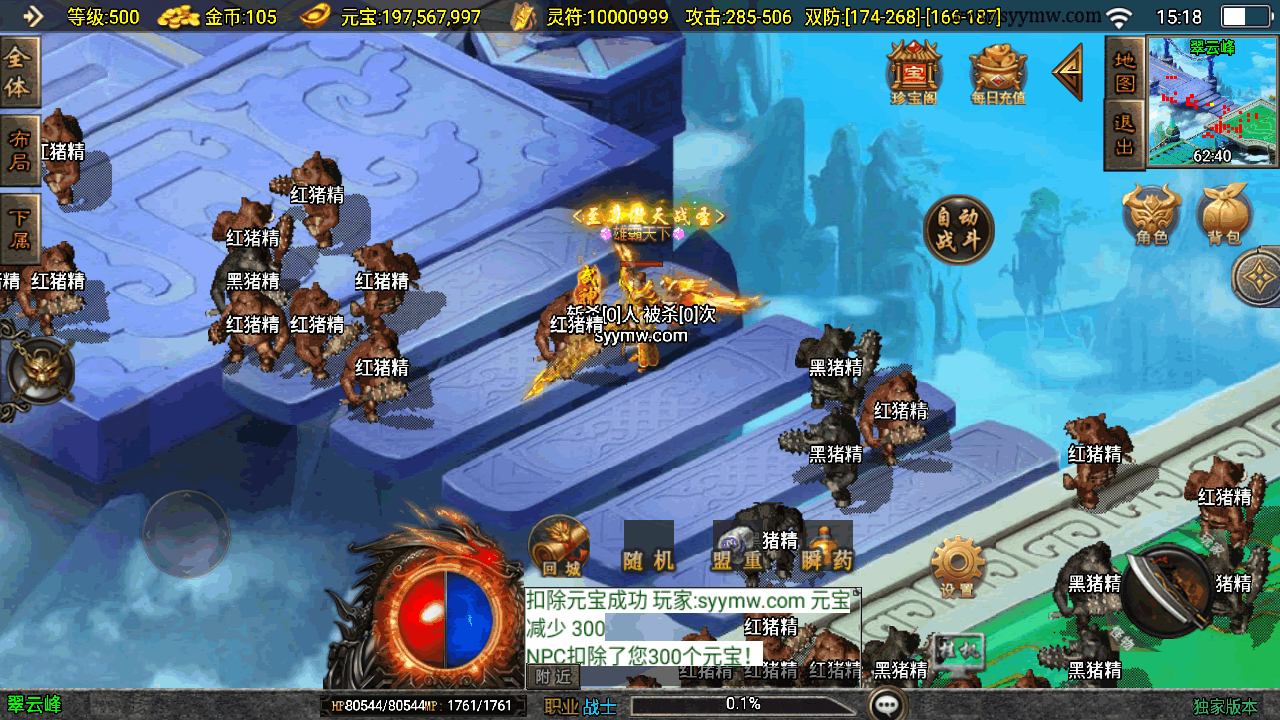The width and height of the screenshot is (1280, 720).
Task: Toggle 自动战斗 auto battle
Action: 958,229
